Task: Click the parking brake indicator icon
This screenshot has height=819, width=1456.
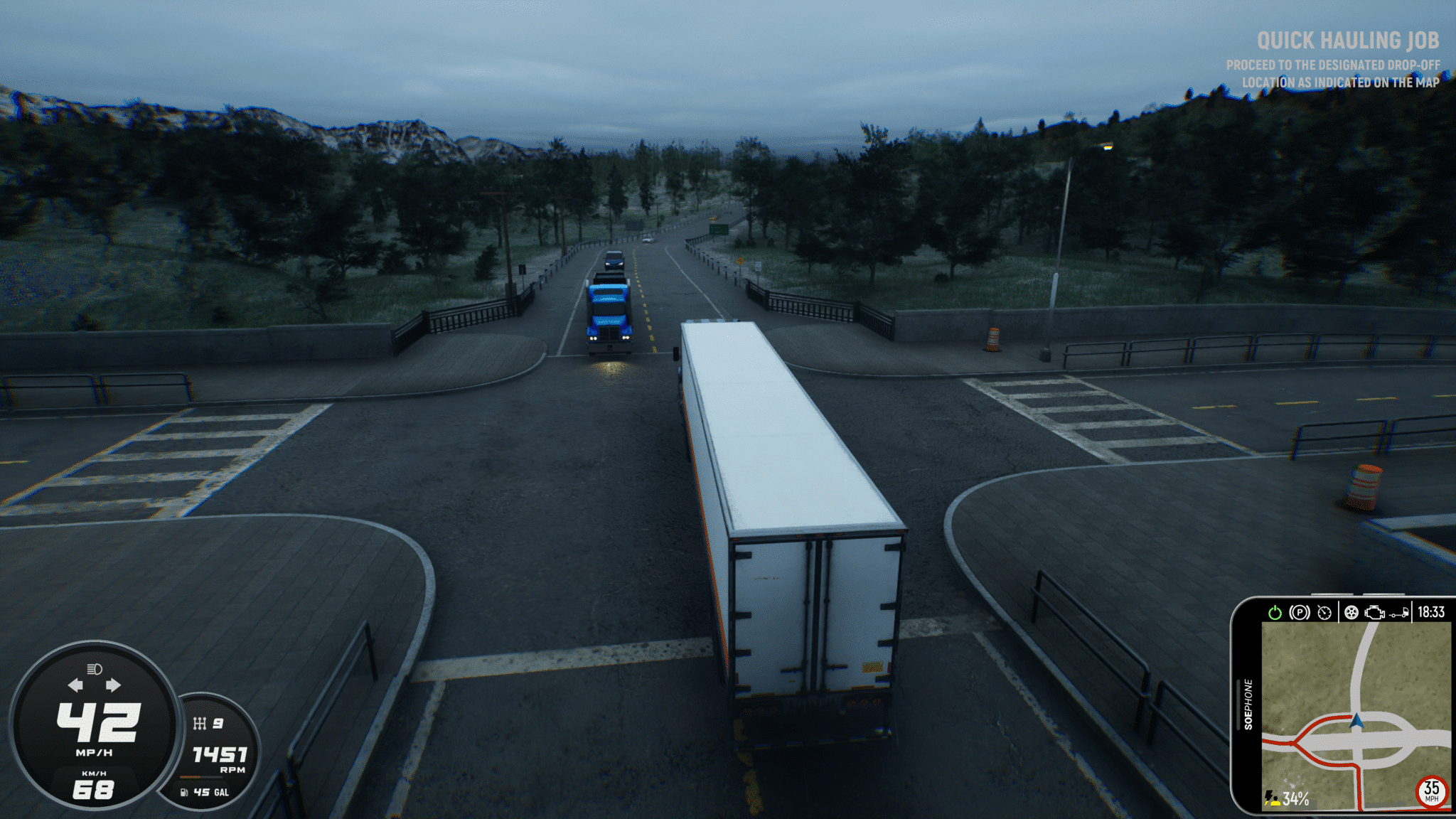Action: tap(1300, 613)
